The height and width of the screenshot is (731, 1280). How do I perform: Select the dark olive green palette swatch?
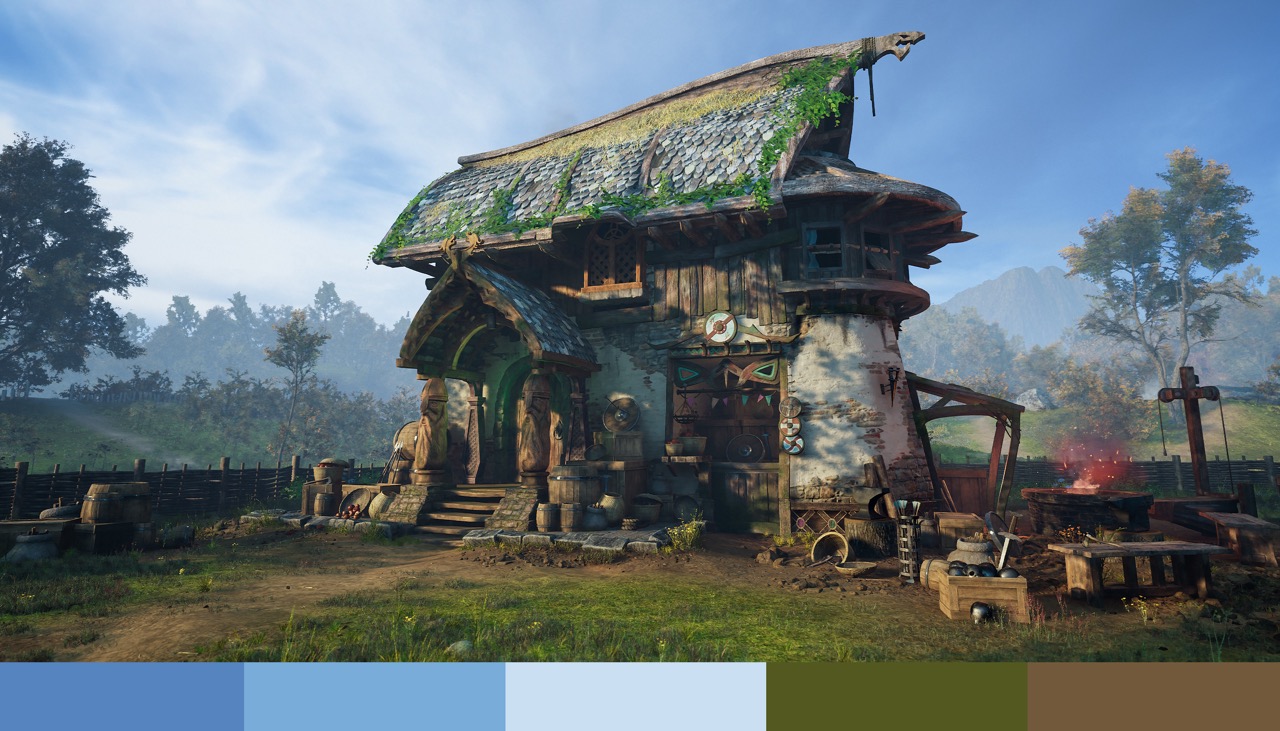click(x=896, y=696)
